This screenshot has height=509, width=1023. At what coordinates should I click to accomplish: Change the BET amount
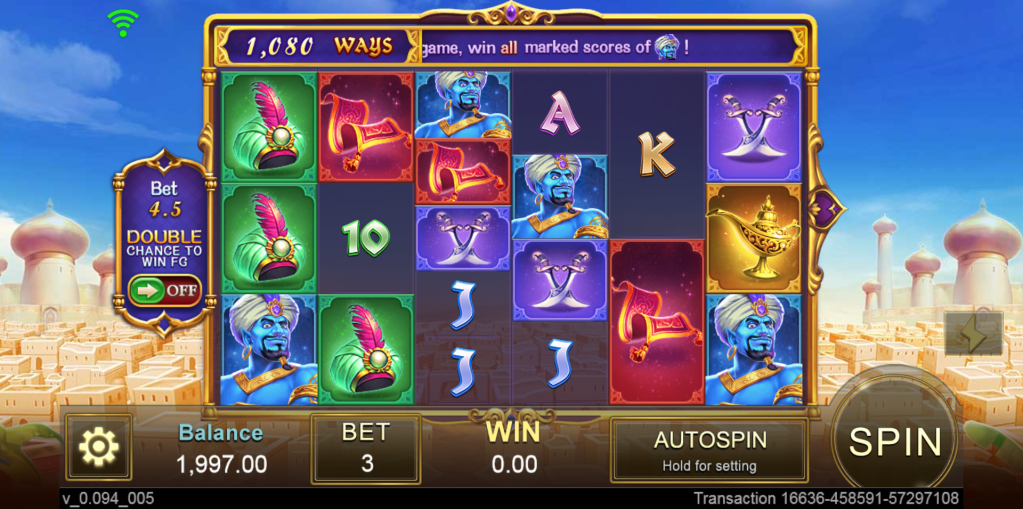point(365,449)
